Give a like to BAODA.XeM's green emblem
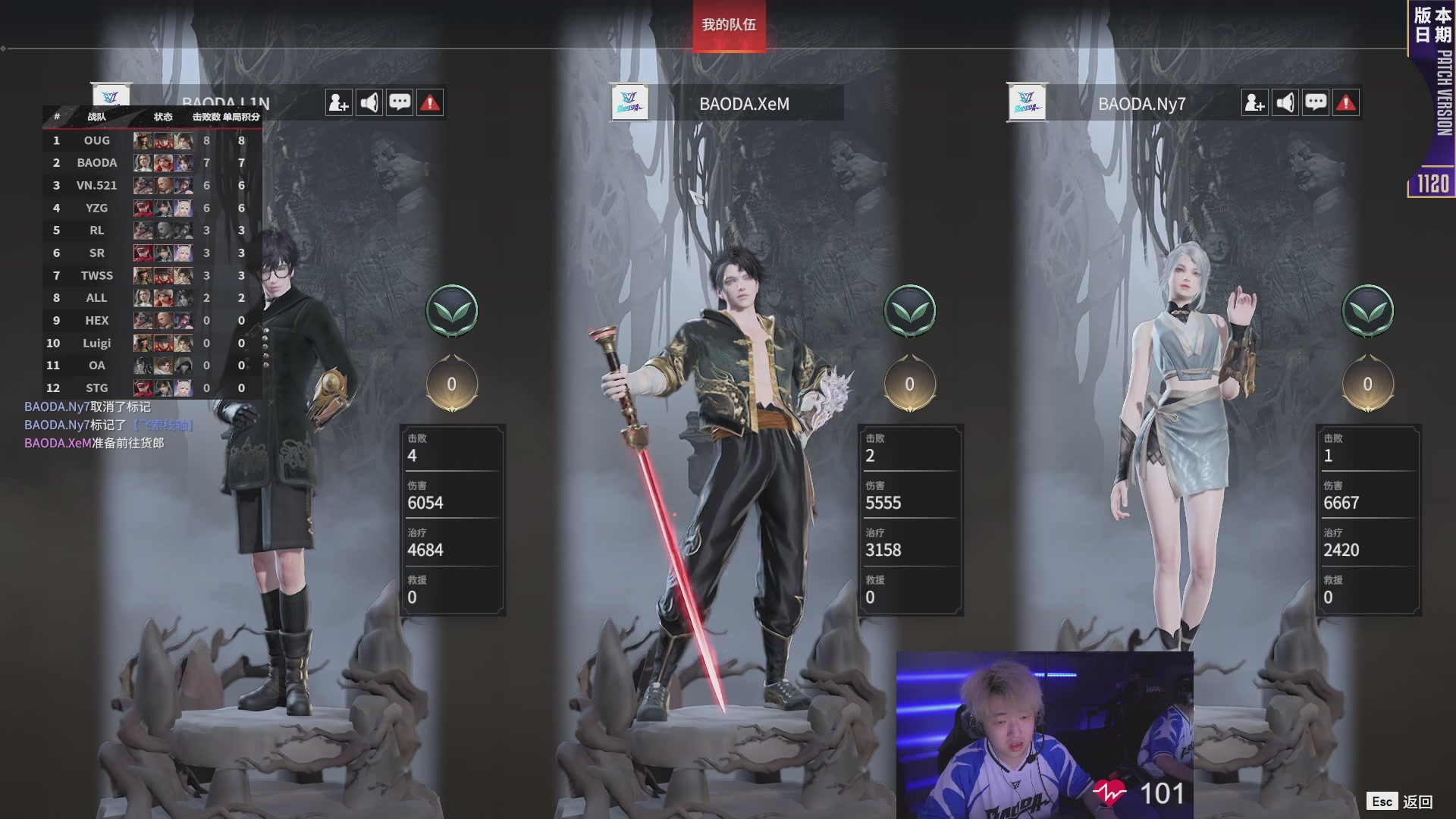 (909, 310)
